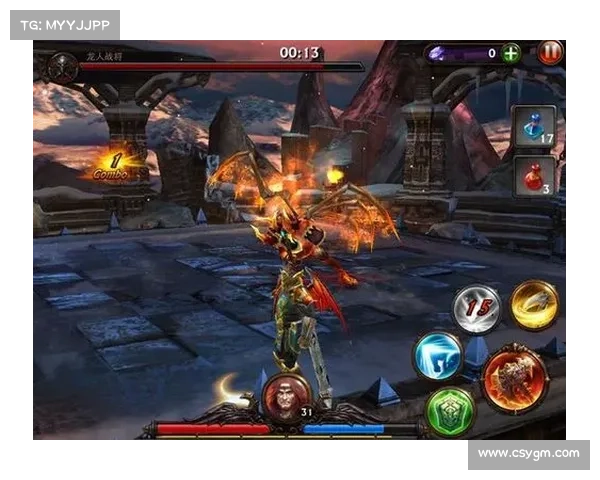Drink the red health potion
The height and width of the screenshot is (480, 600).
pos(534,176)
